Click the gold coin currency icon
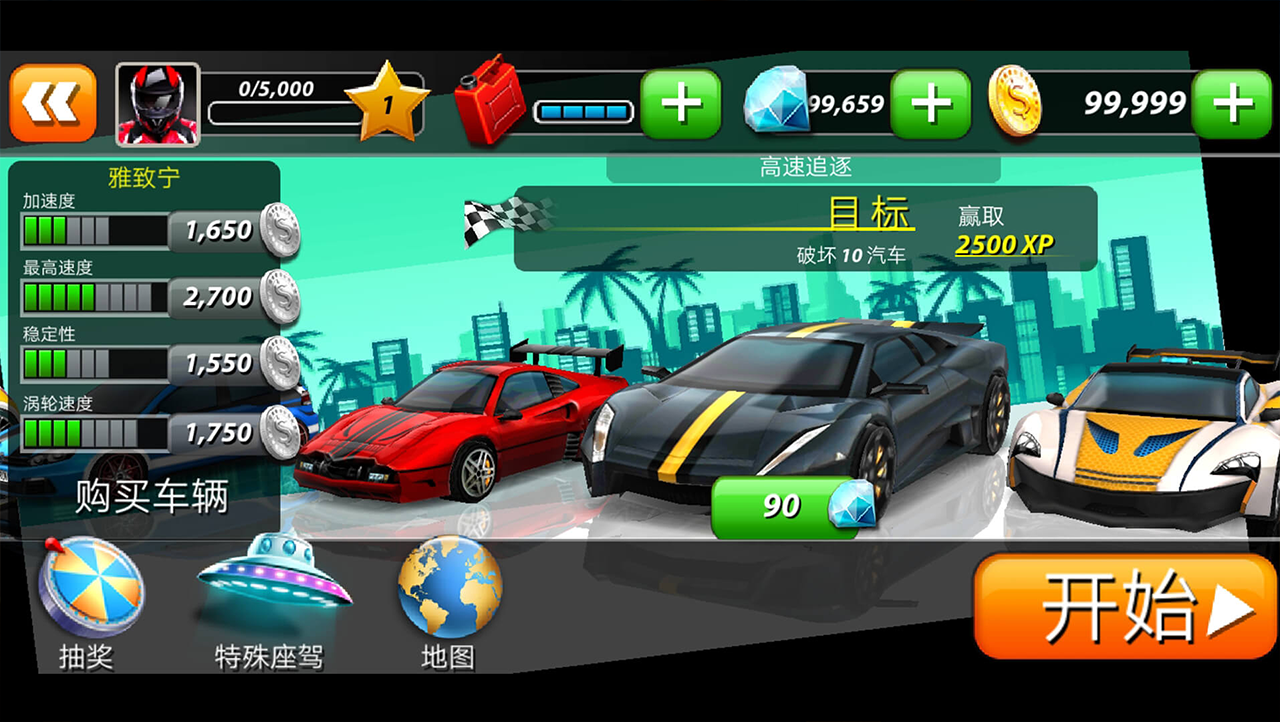The image size is (1280, 722). [x=1016, y=100]
